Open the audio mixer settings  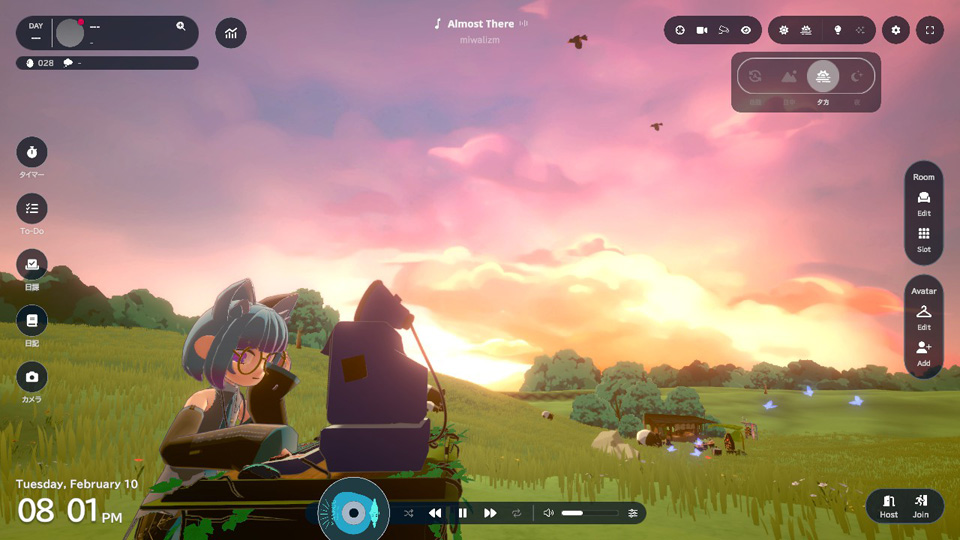633,513
